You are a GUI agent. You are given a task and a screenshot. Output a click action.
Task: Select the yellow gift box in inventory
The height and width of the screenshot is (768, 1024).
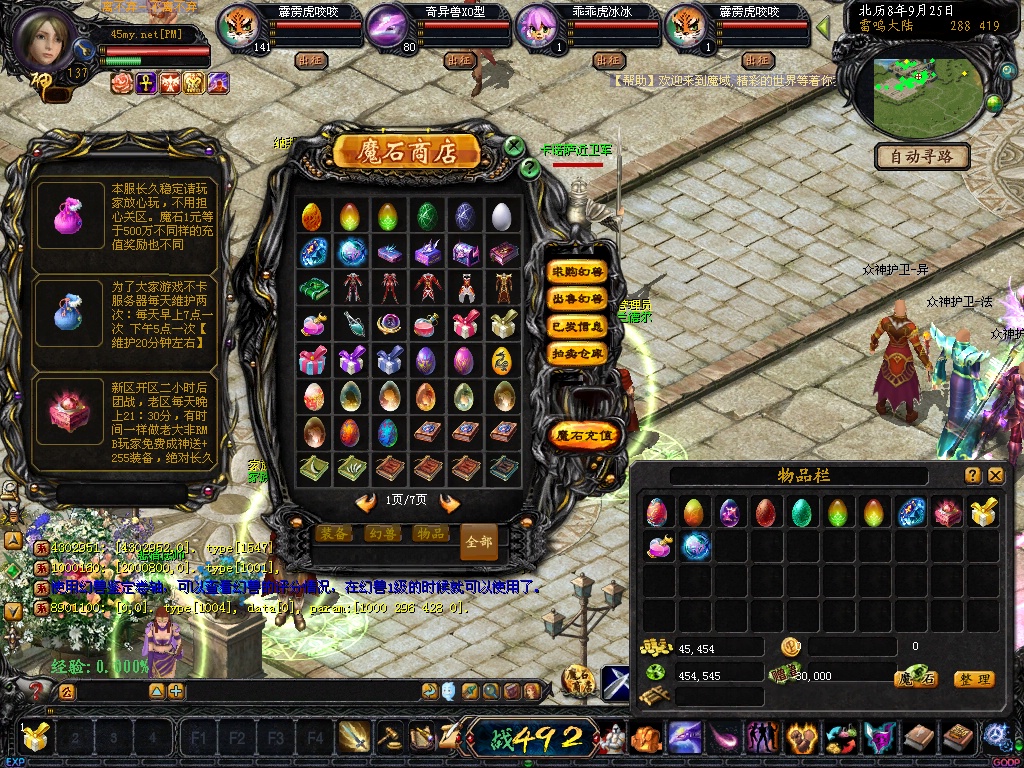coord(984,513)
